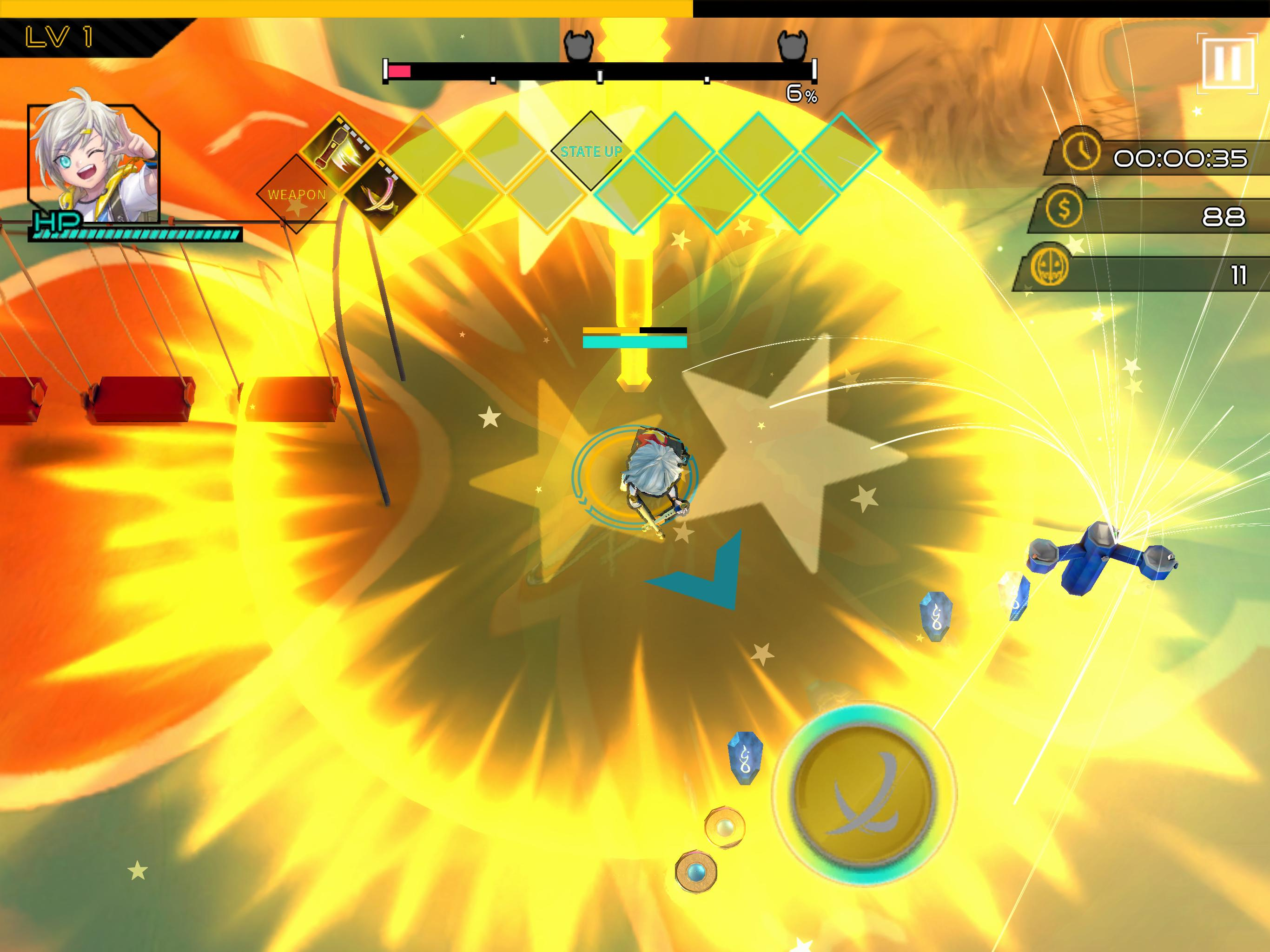The width and height of the screenshot is (1270, 952).
Task: Toggle the STATE UP diamond slot
Action: coord(591,151)
